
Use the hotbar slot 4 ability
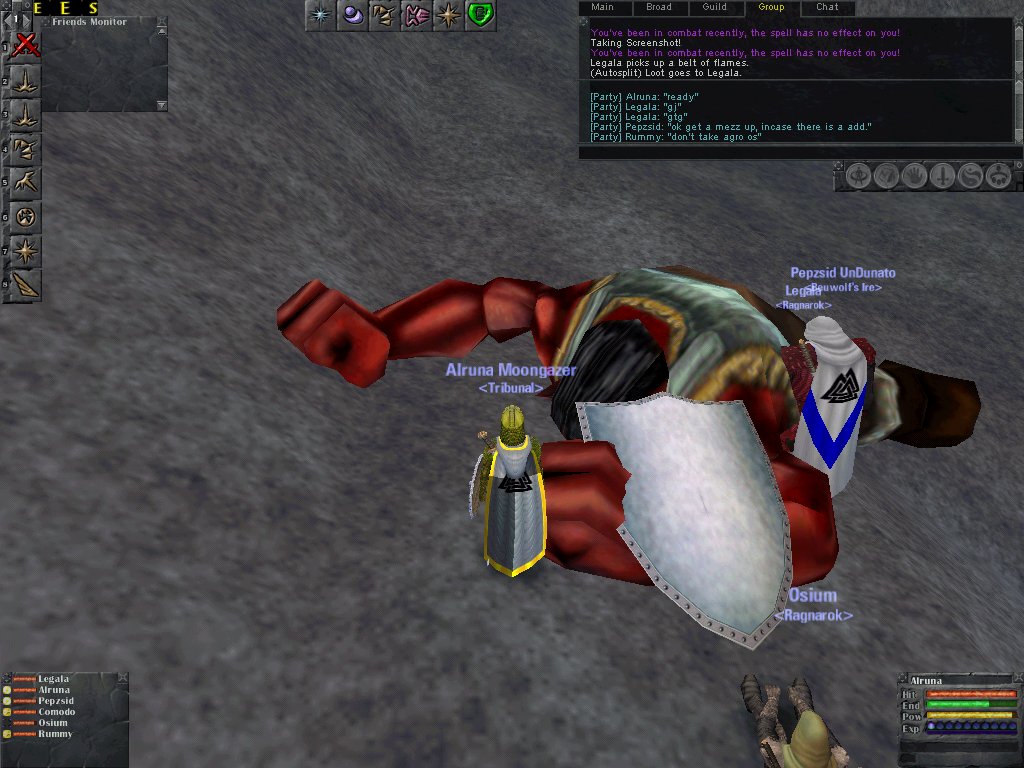pos(26,149)
